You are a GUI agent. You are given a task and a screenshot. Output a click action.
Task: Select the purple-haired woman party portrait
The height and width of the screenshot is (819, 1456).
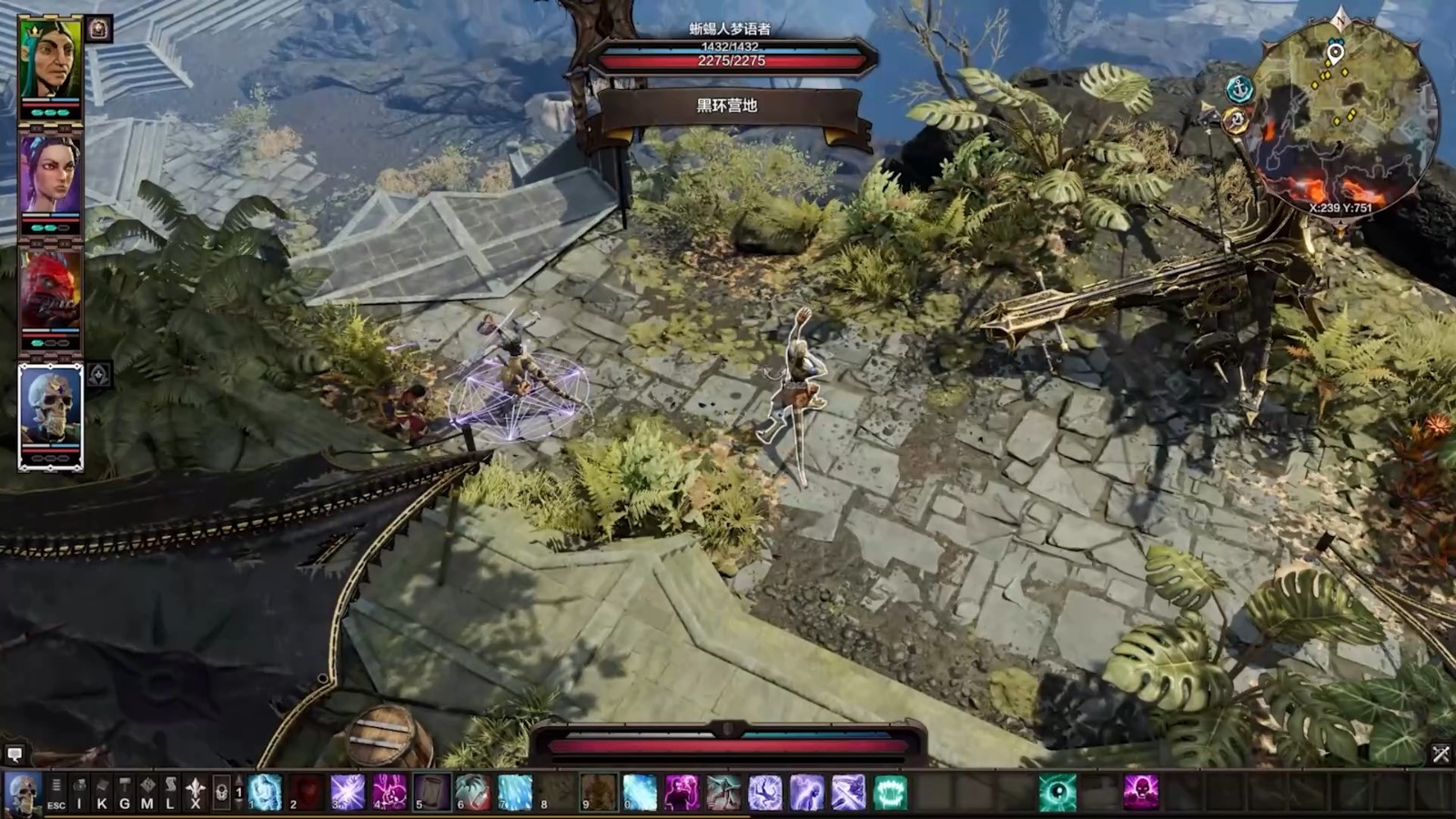coord(51,175)
